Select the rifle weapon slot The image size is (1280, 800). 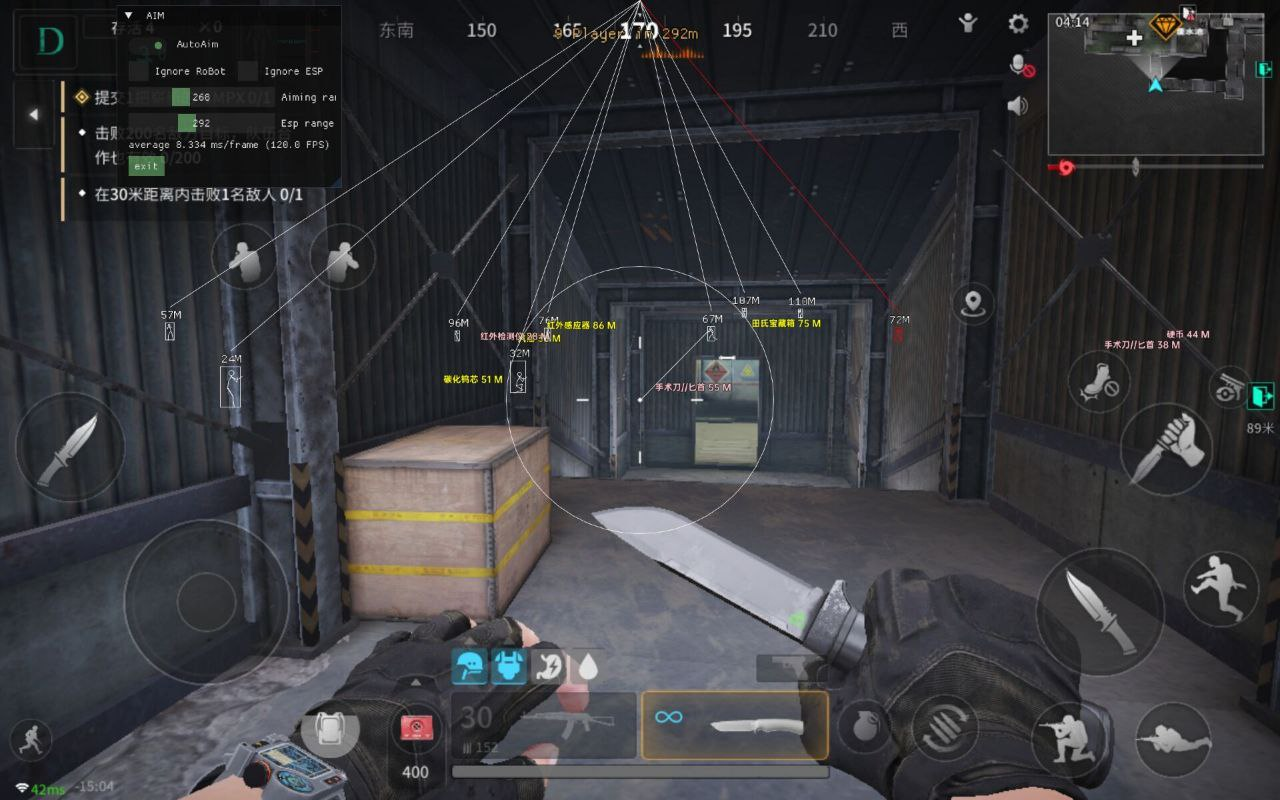pyautogui.click(x=544, y=724)
